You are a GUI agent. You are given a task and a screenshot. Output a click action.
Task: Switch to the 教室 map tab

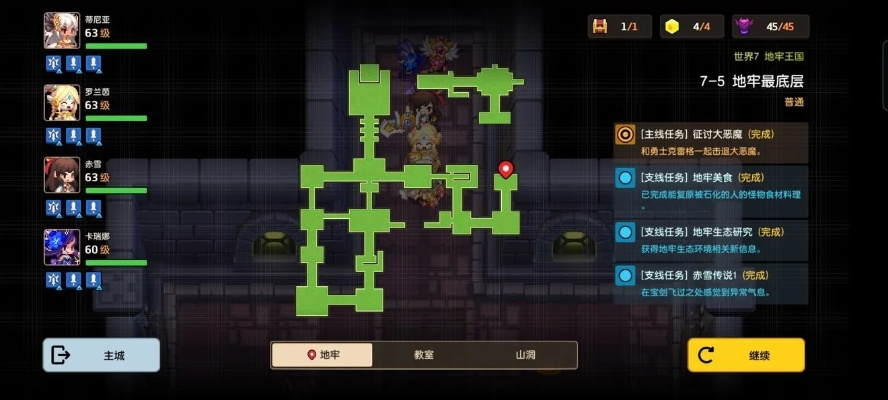coord(424,355)
